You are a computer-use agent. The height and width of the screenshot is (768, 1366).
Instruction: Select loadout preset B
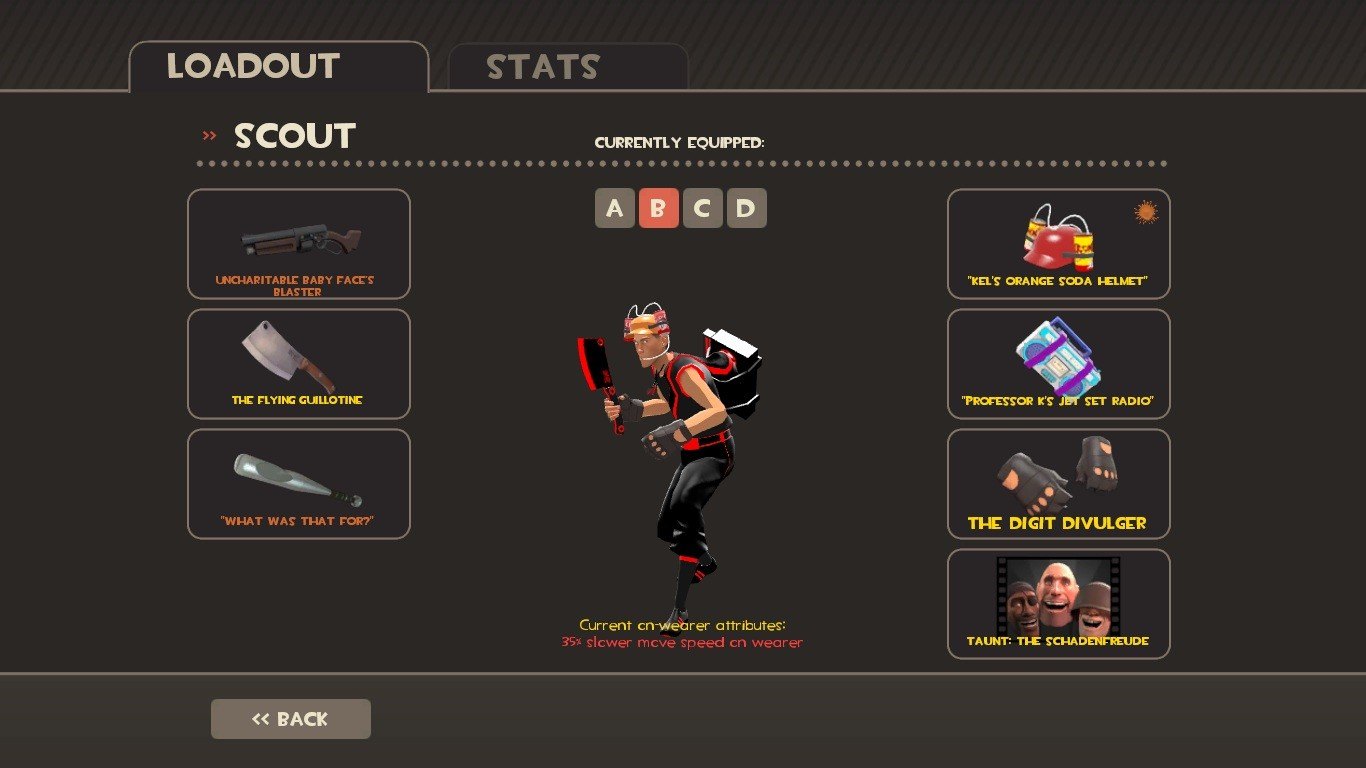(659, 208)
